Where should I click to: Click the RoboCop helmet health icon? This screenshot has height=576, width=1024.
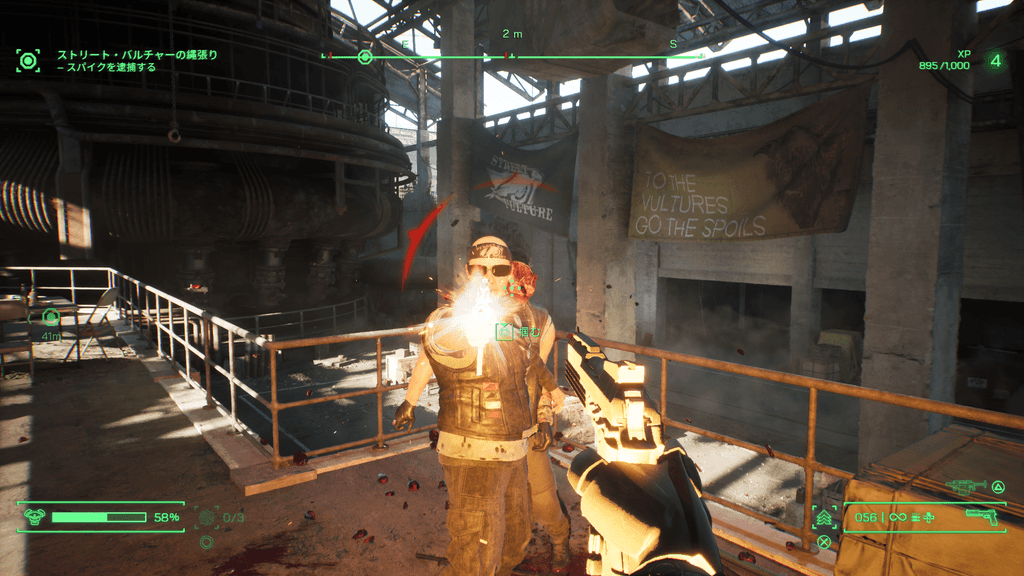[x=35, y=516]
